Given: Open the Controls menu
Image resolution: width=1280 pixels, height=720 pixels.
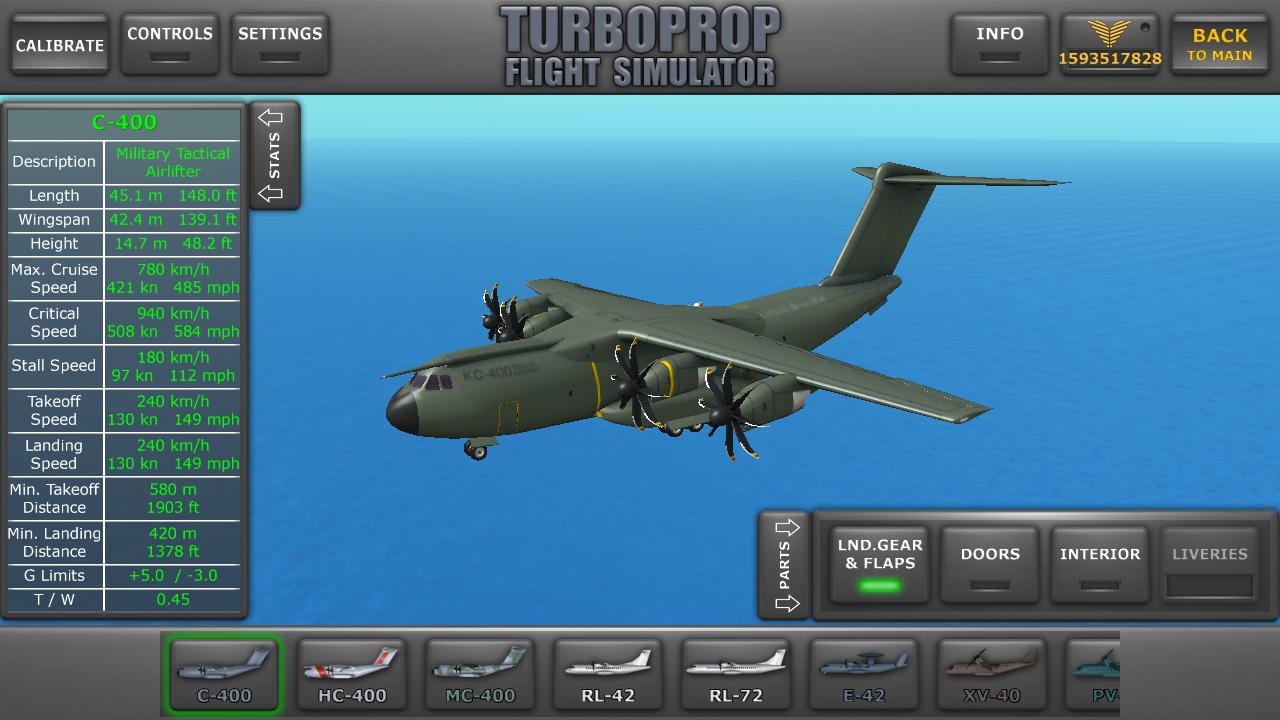Looking at the screenshot, I should point(170,44).
